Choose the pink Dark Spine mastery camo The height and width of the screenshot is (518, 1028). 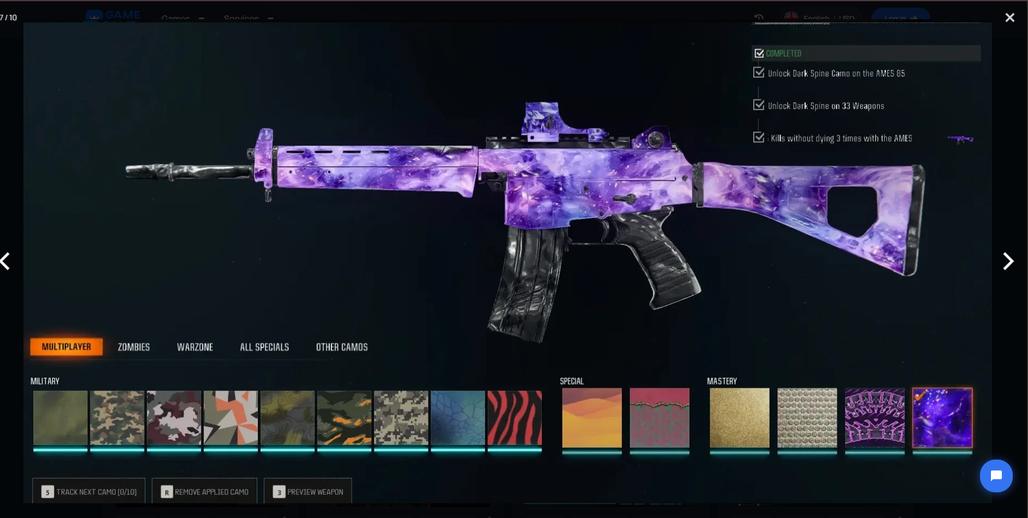[x=875, y=418]
